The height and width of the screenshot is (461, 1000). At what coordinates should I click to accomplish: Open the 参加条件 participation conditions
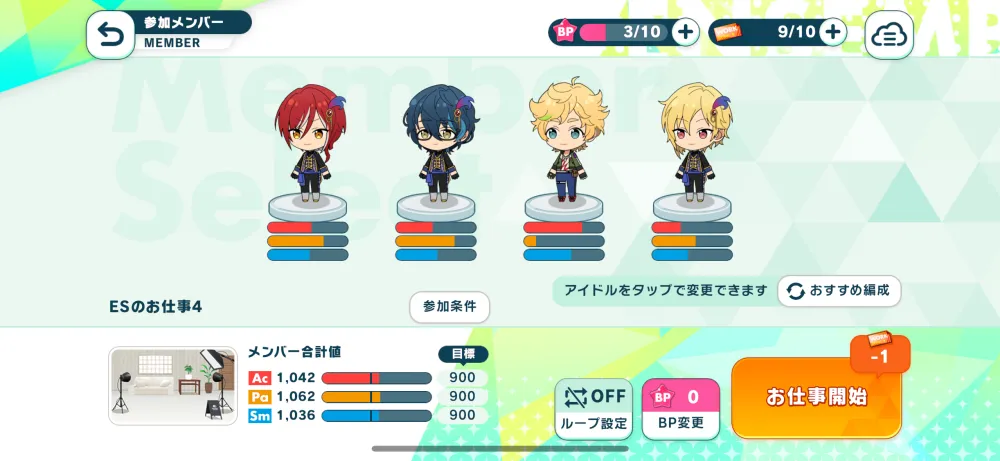click(449, 306)
